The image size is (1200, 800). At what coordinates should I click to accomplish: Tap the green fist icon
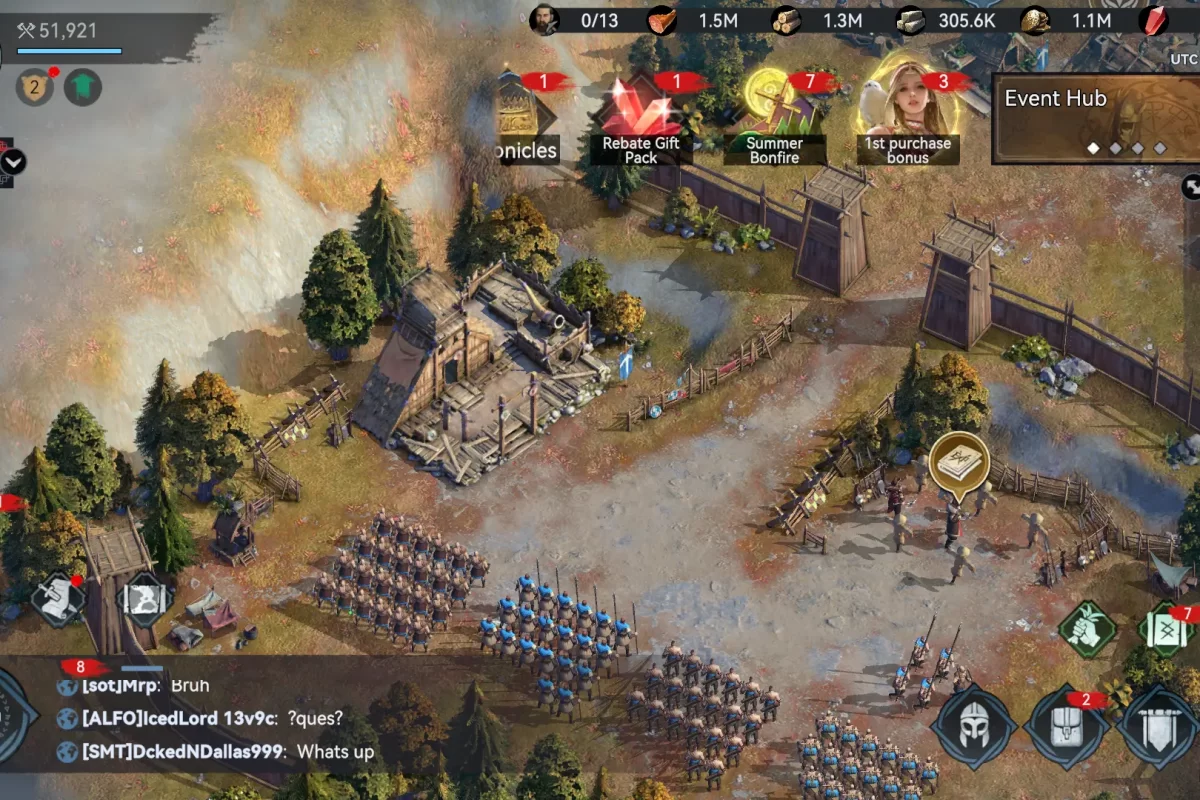[x=1087, y=629]
